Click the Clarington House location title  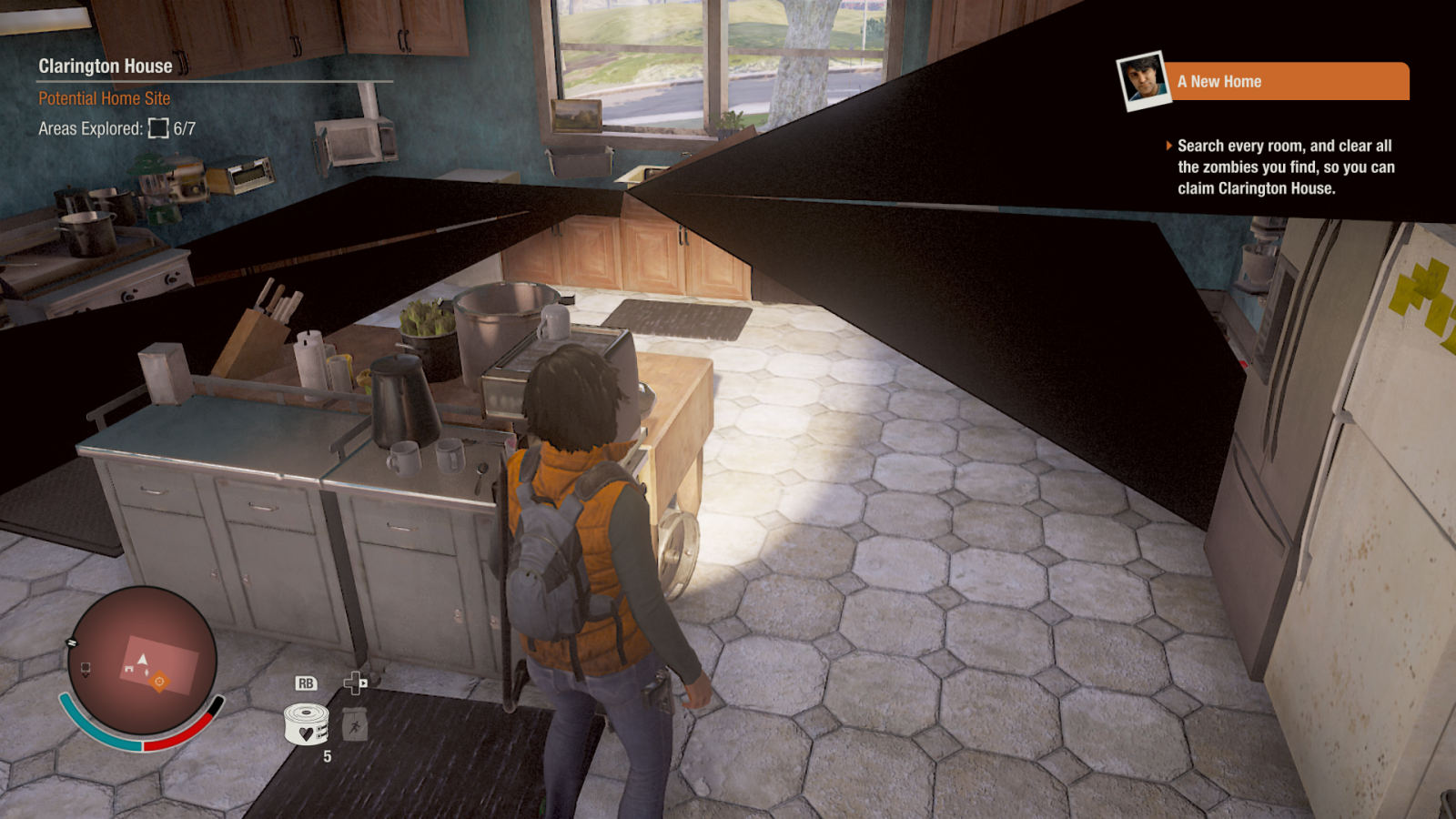coord(106,66)
